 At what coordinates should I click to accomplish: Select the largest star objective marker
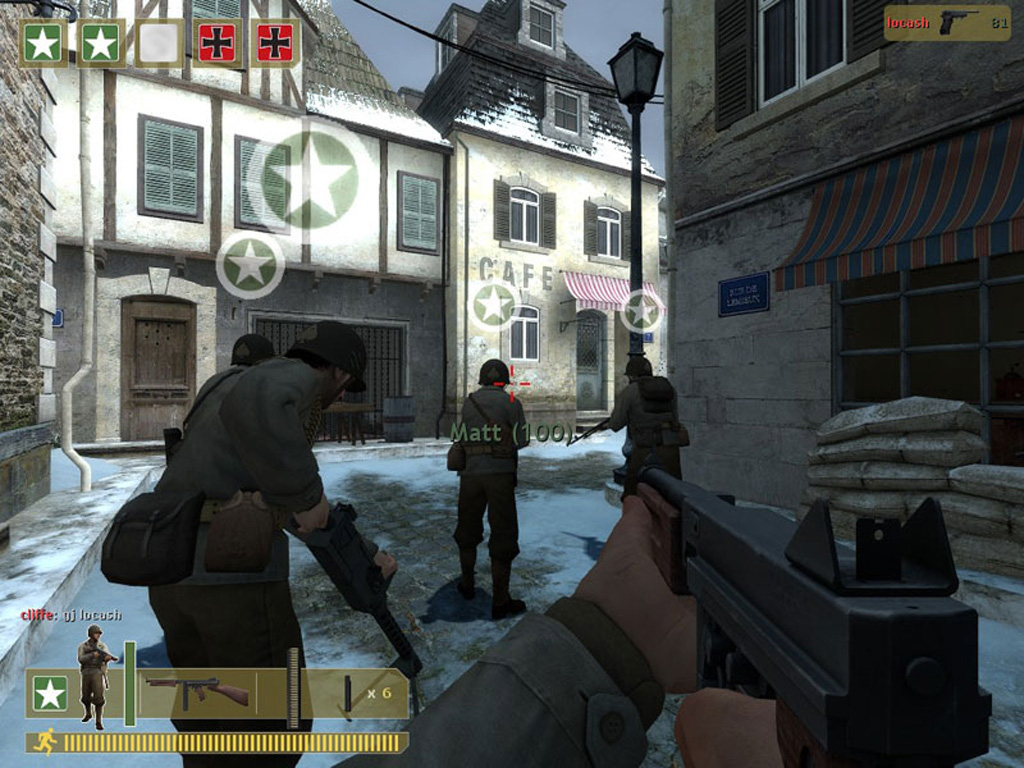coord(309,179)
